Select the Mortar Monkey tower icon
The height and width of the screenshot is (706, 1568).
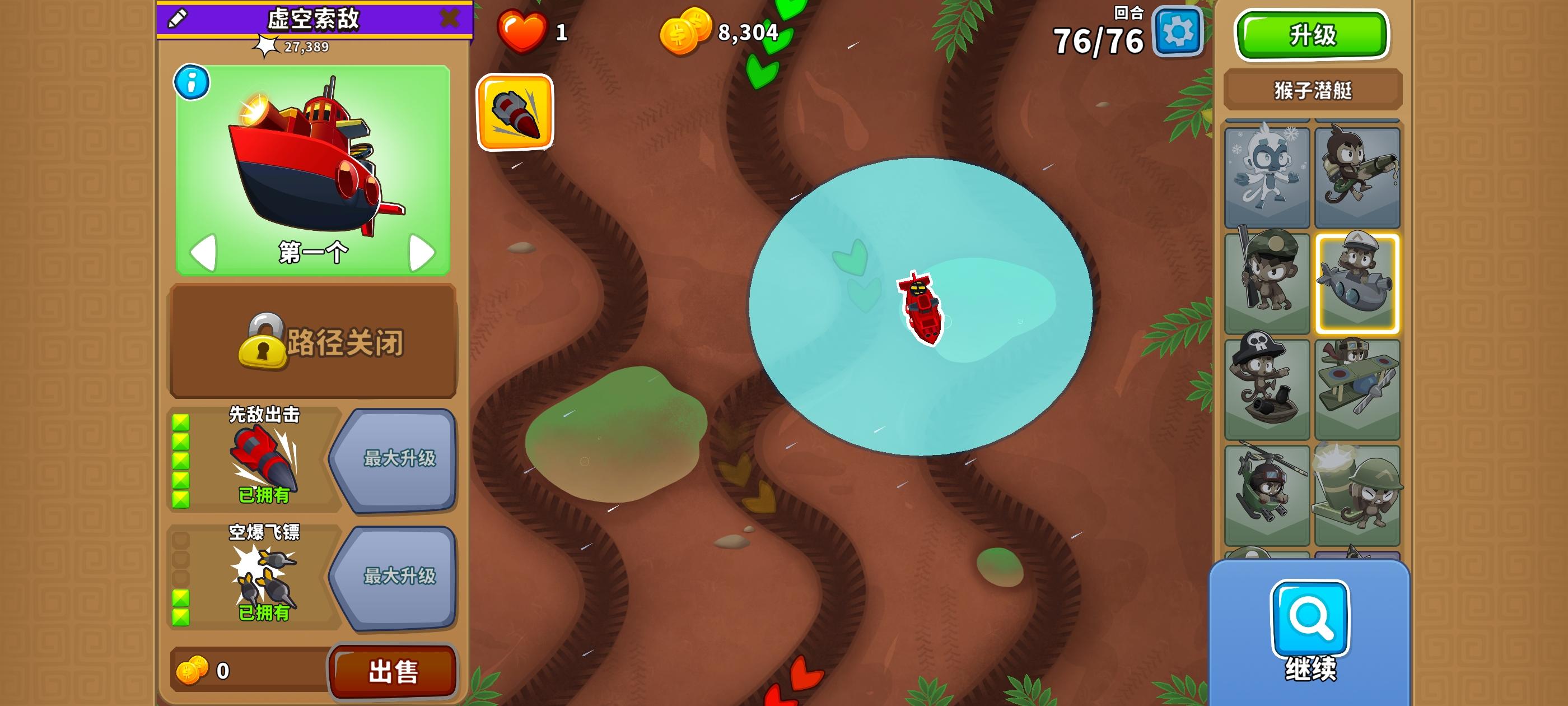click(x=1359, y=487)
